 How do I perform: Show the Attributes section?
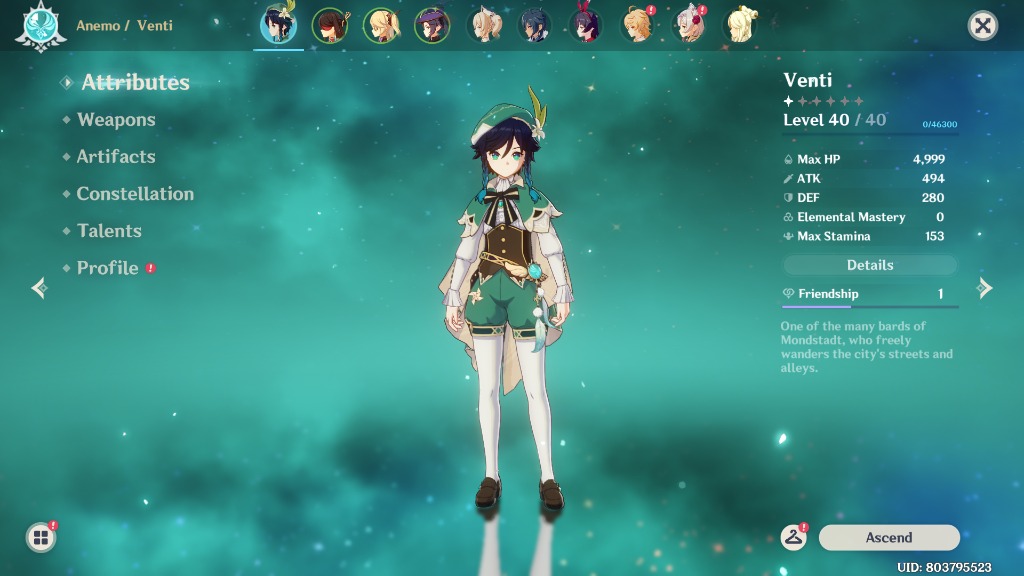point(135,83)
